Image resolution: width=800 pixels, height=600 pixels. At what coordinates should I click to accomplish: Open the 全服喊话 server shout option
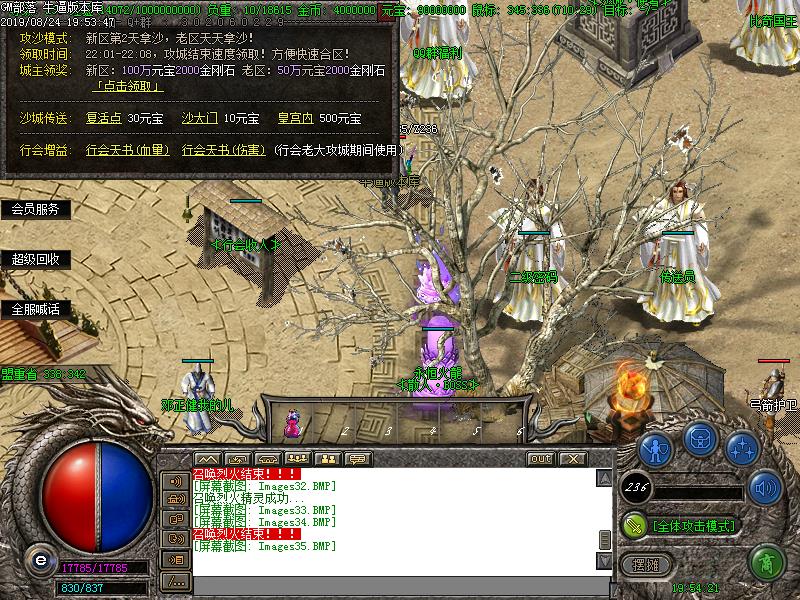(x=35, y=309)
